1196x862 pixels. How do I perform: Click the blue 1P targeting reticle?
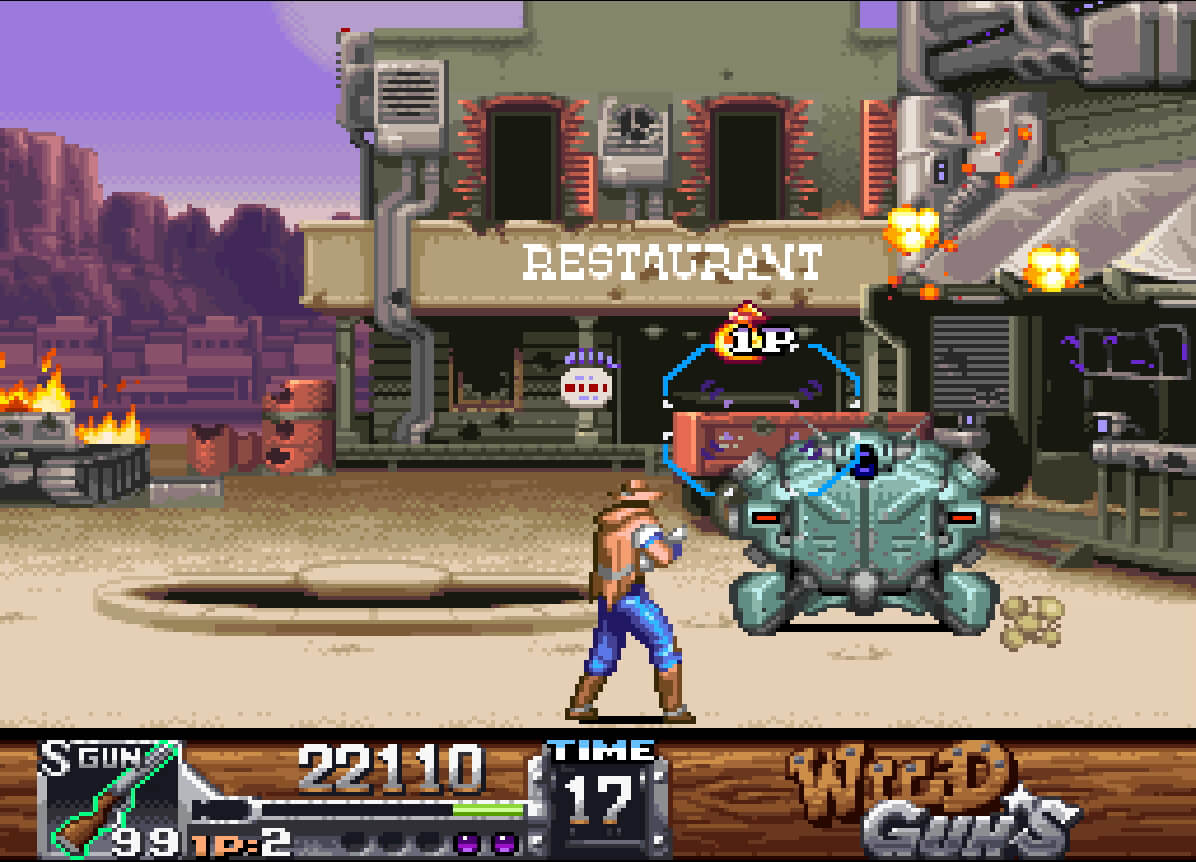762,419
